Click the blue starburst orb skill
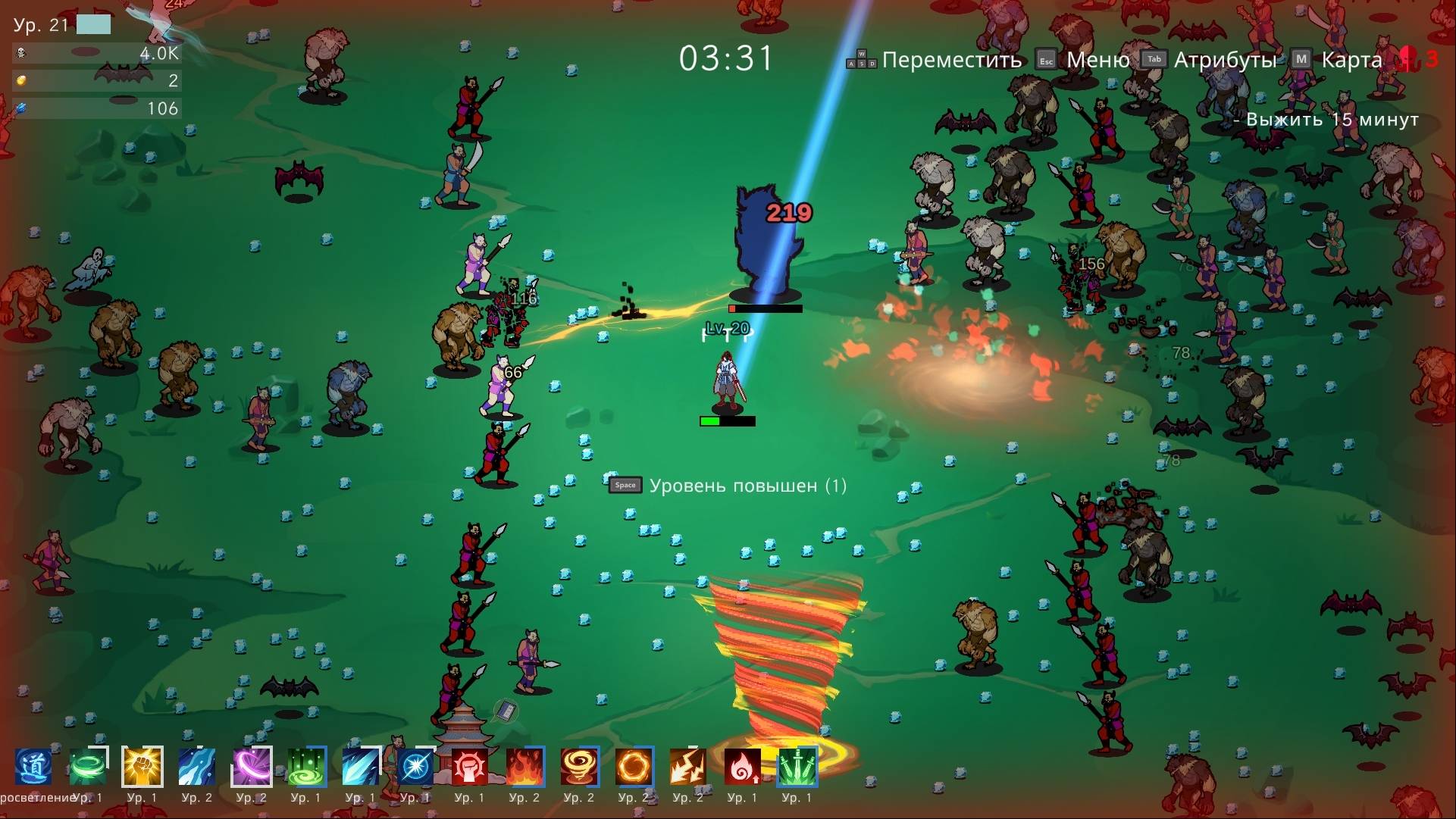Screen dimensions: 1456x819 pos(415,767)
